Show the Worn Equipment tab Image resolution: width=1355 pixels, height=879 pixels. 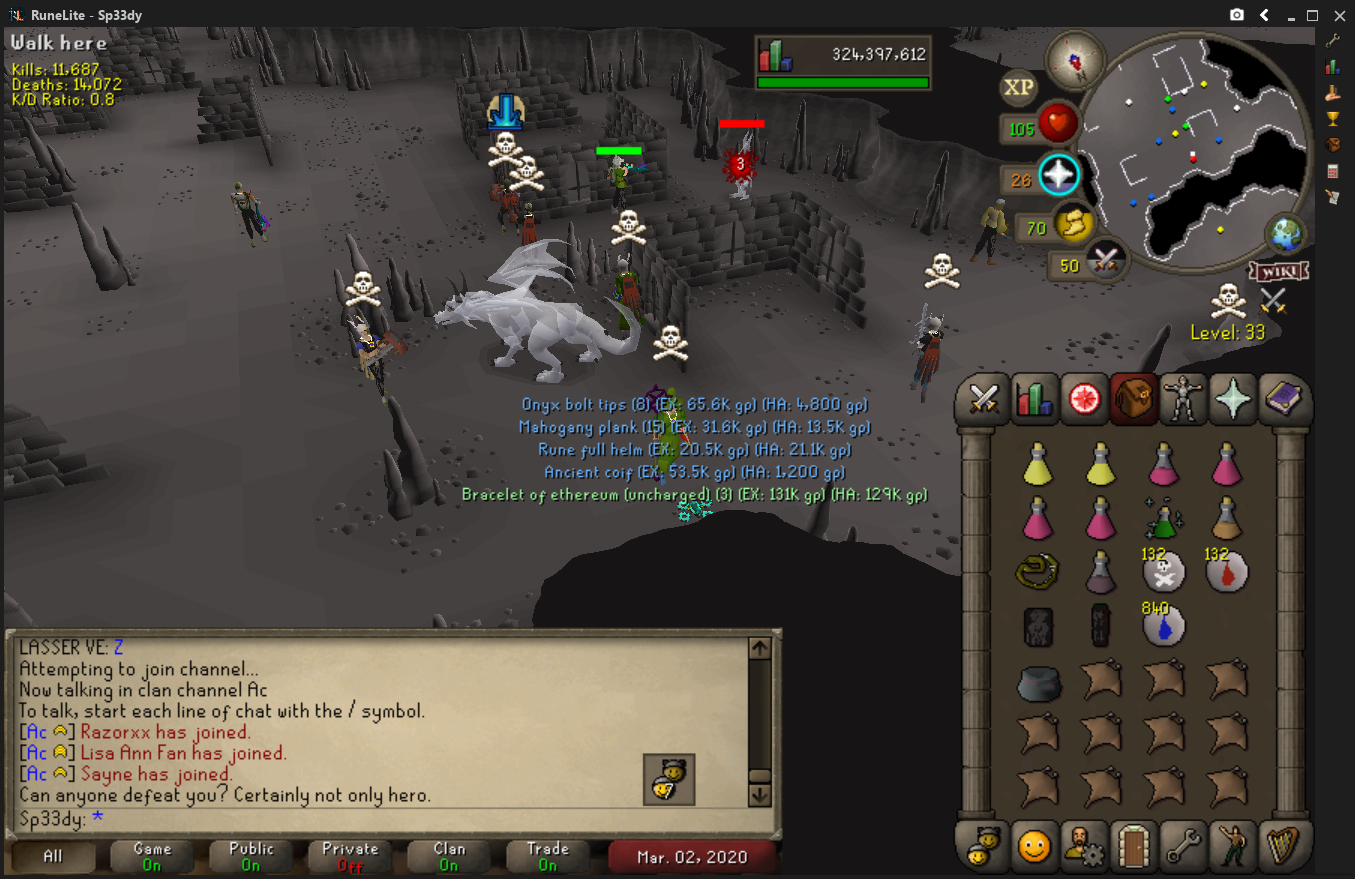pyautogui.click(x=1184, y=400)
